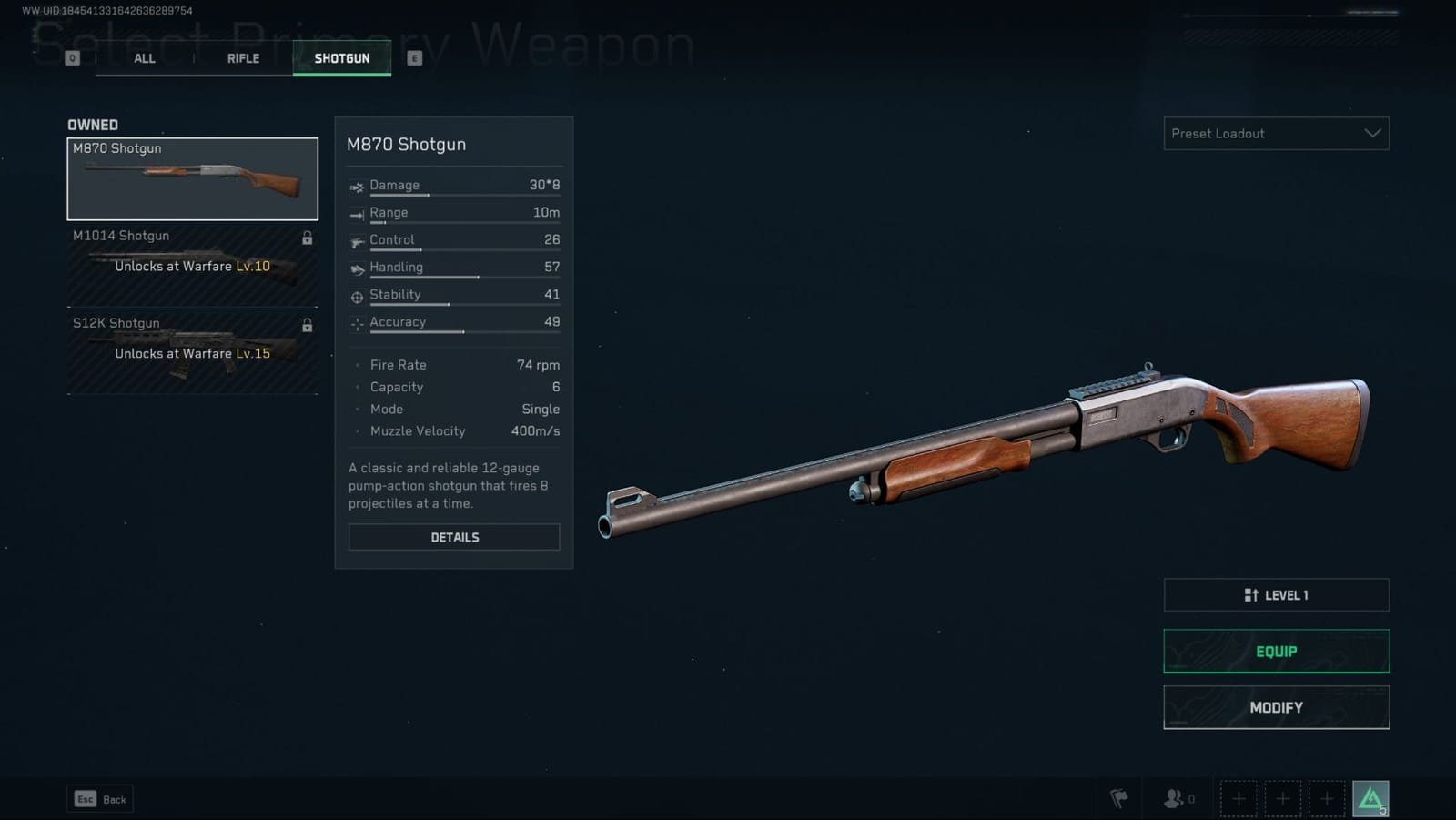Switch to the RIFLE tab
This screenshot has width=1456, height=820.
click(x=242, y=58)
